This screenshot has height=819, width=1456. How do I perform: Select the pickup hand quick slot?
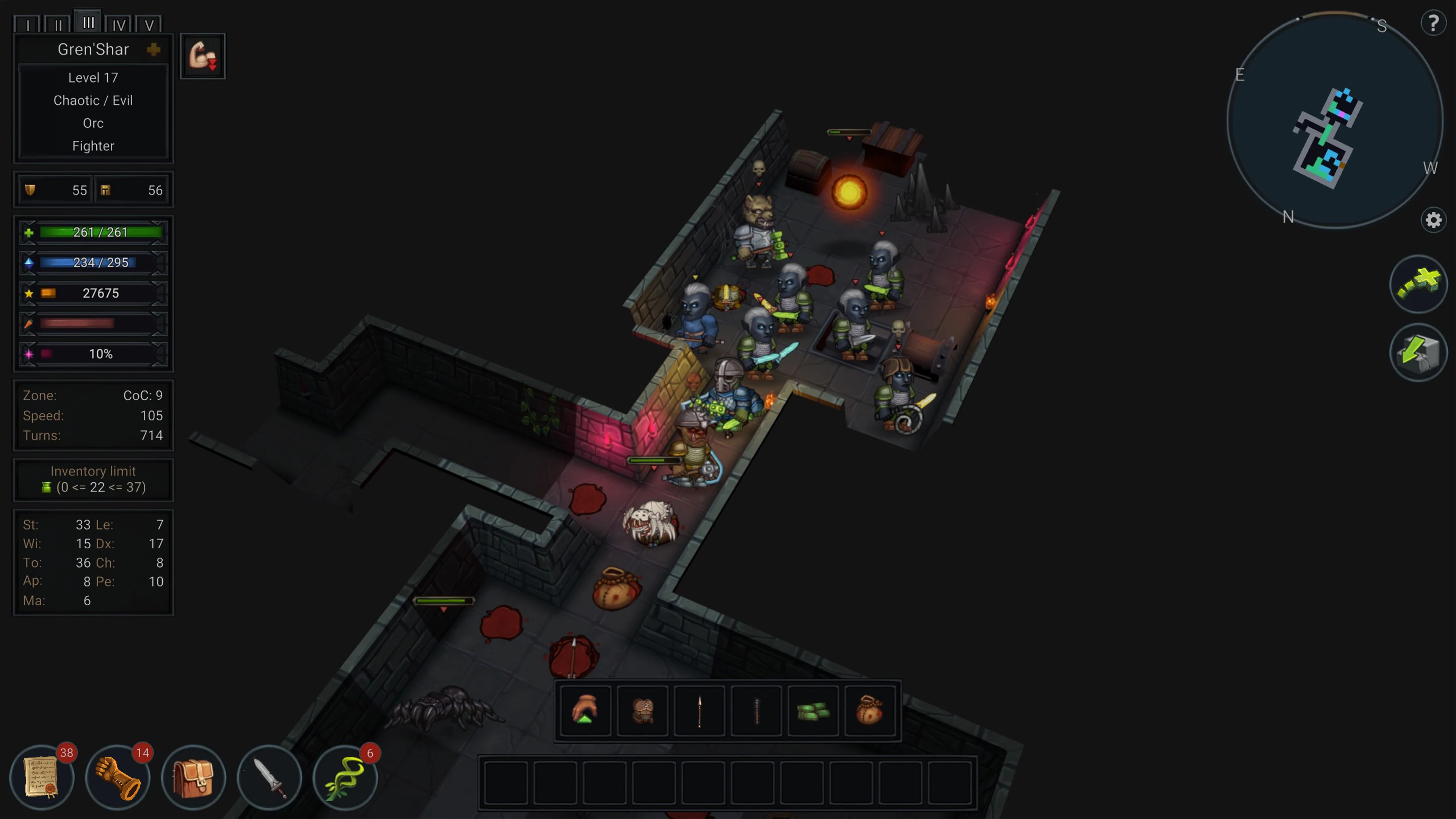click(x=585, y=711)
